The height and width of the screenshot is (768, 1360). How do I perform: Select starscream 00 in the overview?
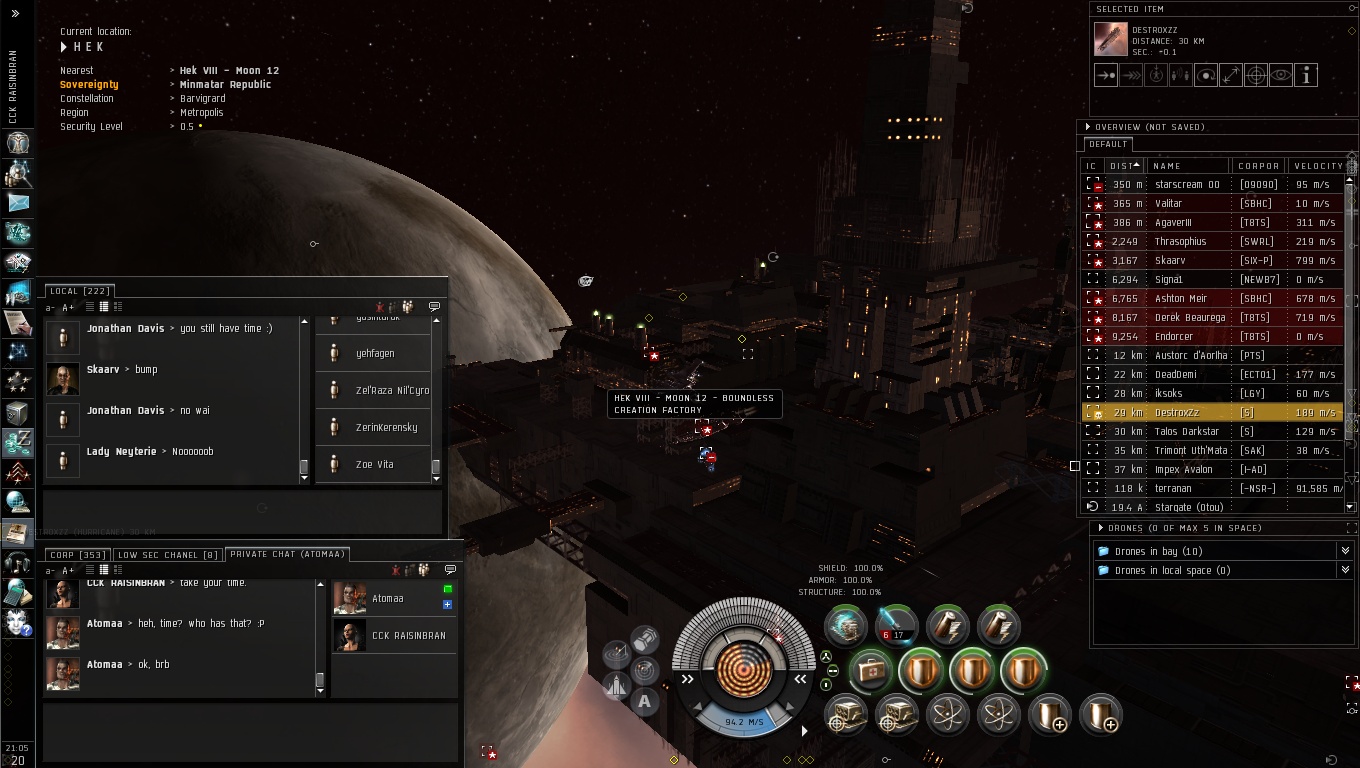[x=1187, y=185]
